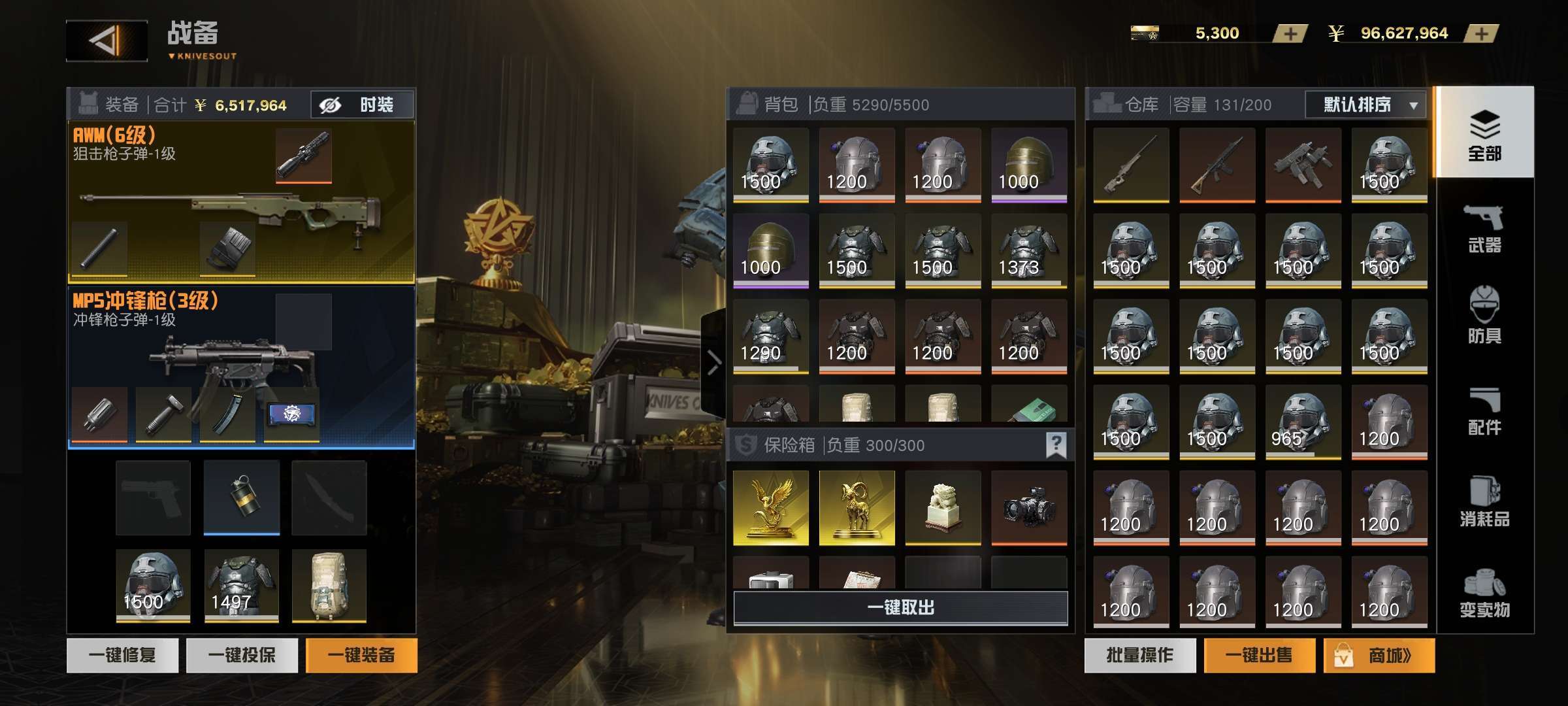The image size is (1568, 706).
Task: Open the 变卖物 sellables tab
Action: (1484, 594)
